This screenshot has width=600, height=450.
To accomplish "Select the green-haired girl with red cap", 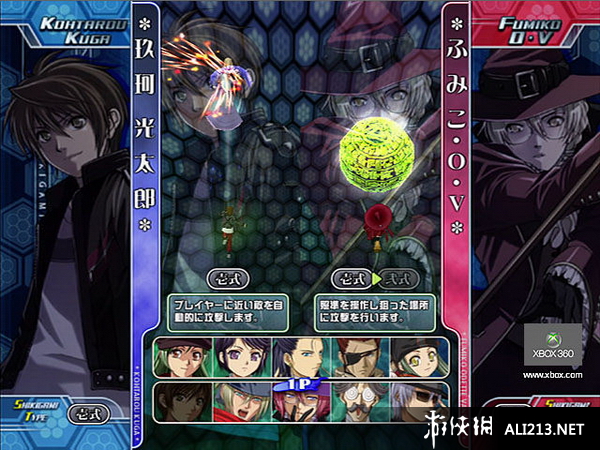I will tap(181, 359).
